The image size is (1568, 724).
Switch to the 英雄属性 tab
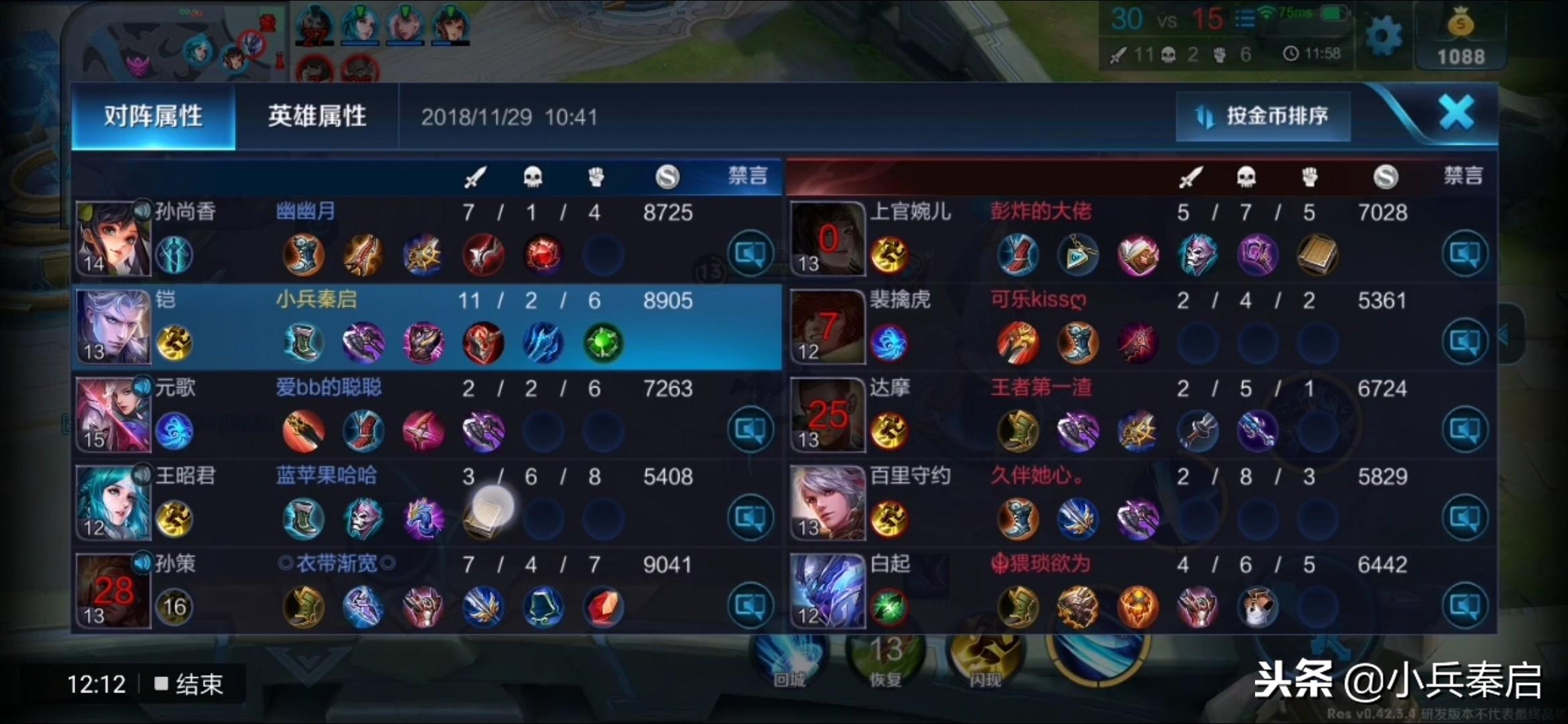coord(317,117)
